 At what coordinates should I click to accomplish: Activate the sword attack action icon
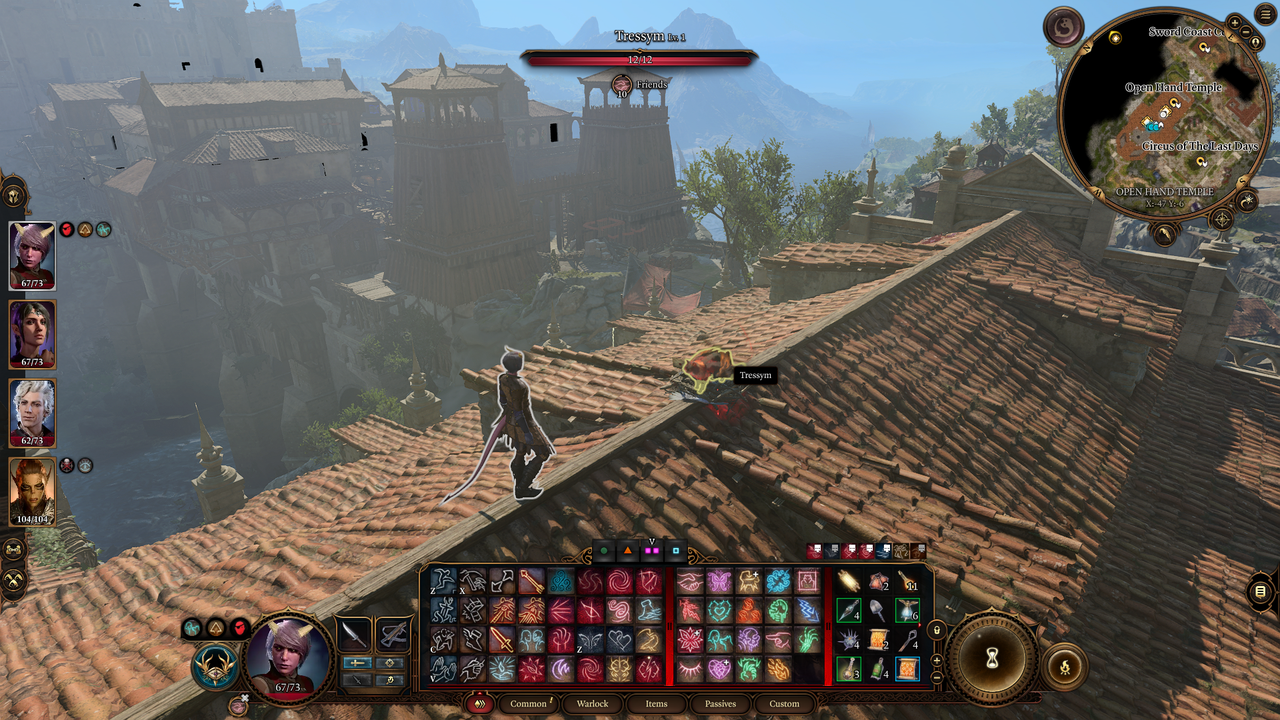(x=502, y=638)
